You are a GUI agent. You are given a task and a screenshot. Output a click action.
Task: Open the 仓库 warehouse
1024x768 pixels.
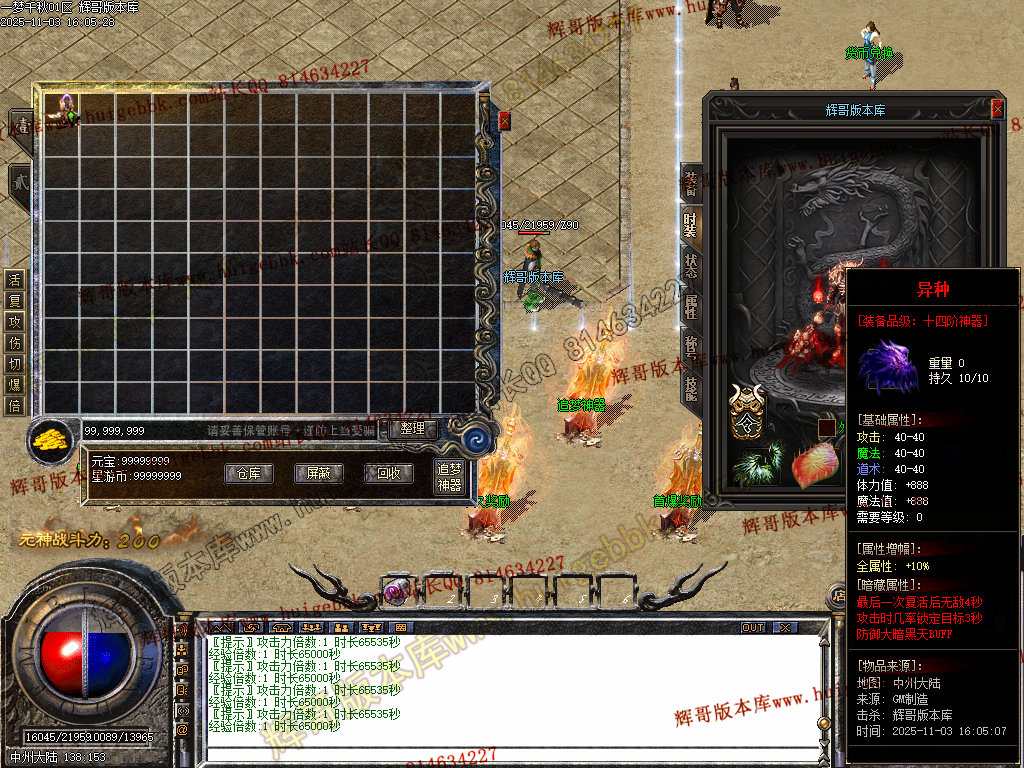pyautogui.click(x=248, y=474)
